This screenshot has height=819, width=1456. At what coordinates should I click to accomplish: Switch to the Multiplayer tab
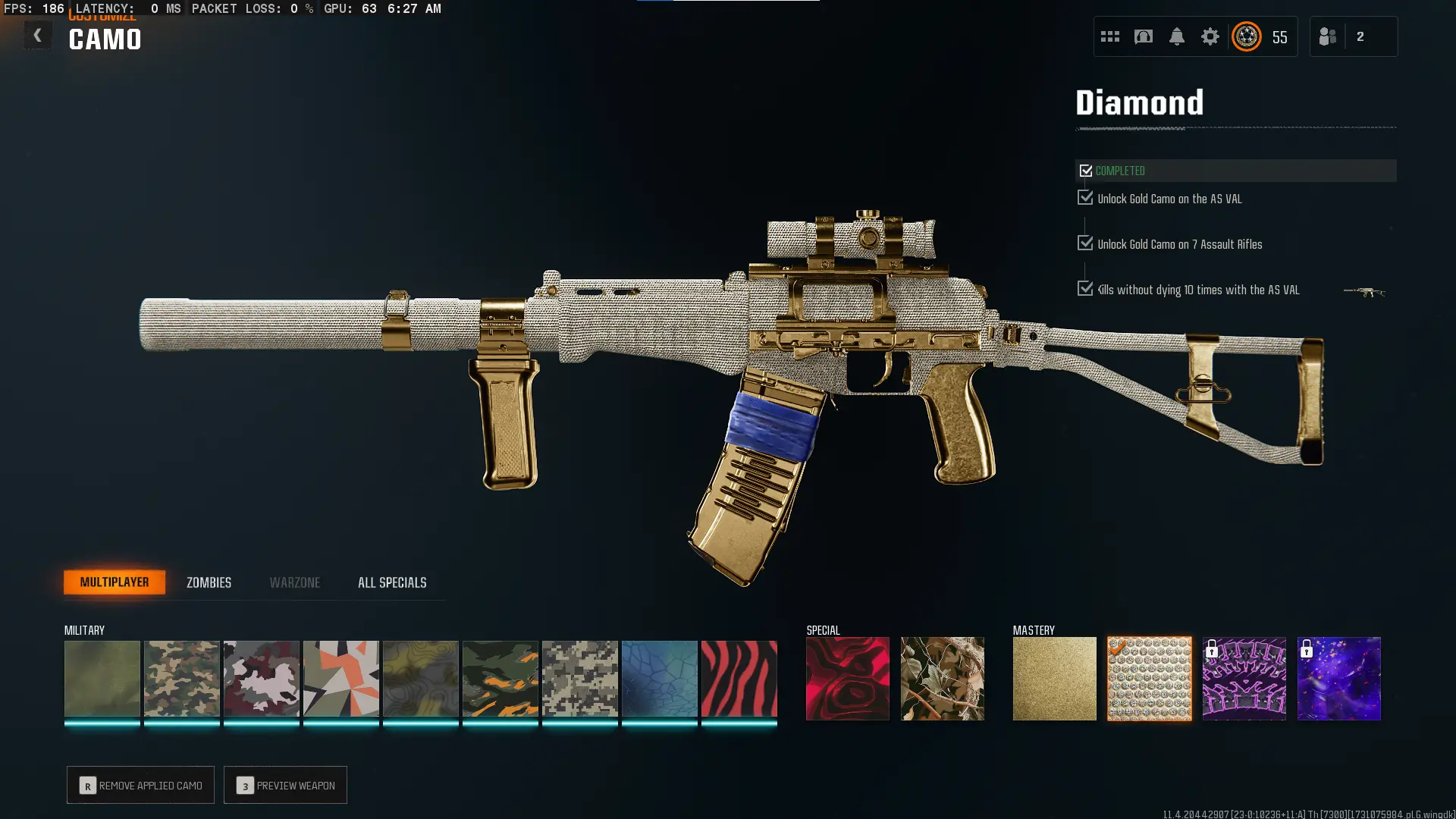click(x=115, y=582)
